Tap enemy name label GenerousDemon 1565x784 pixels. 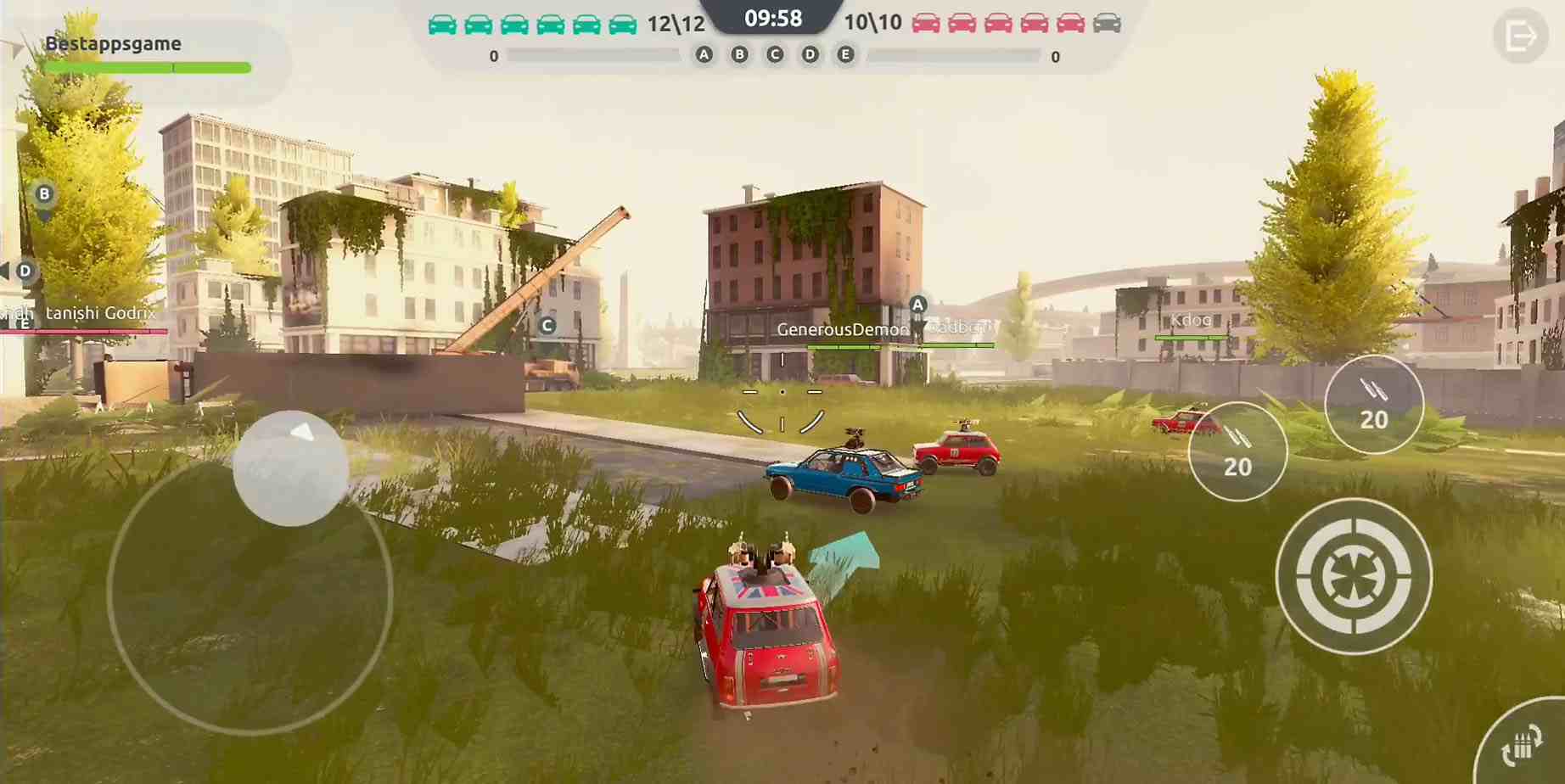pyautogui.click(x=841, y=328)
